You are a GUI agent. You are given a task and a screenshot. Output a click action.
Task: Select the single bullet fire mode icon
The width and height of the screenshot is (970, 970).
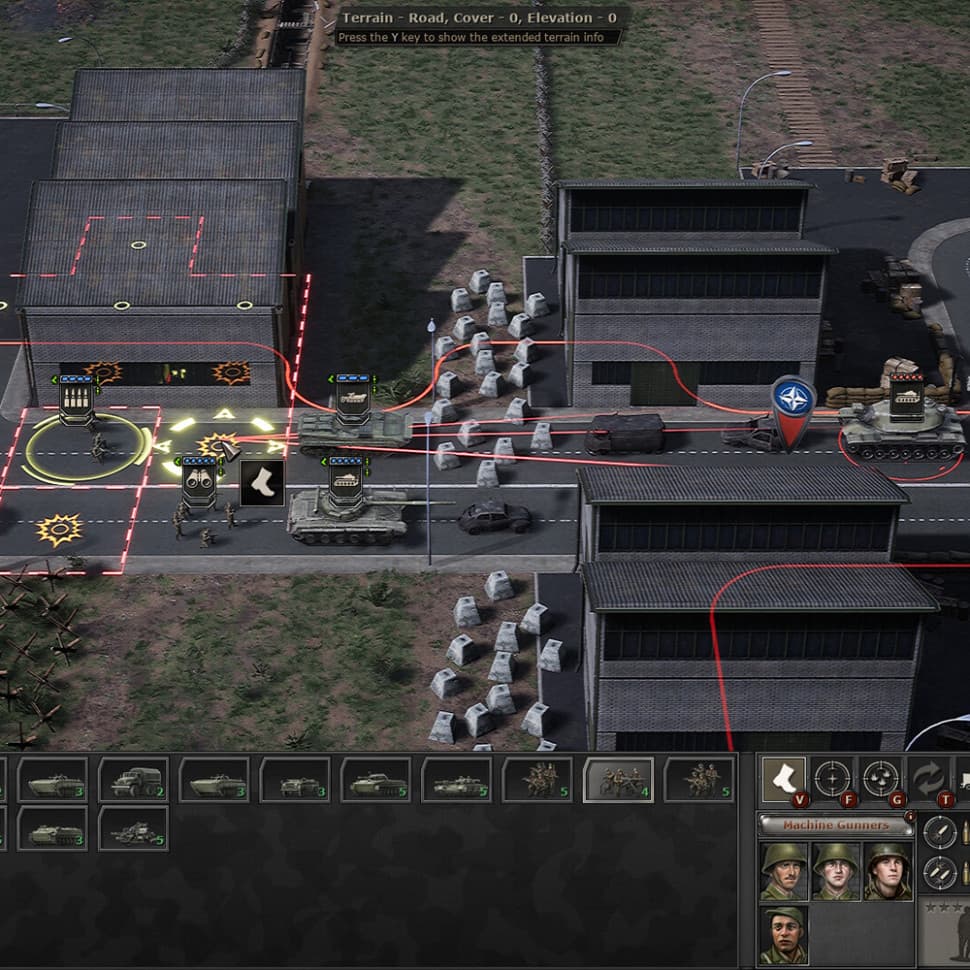click(x=939, y=832)
